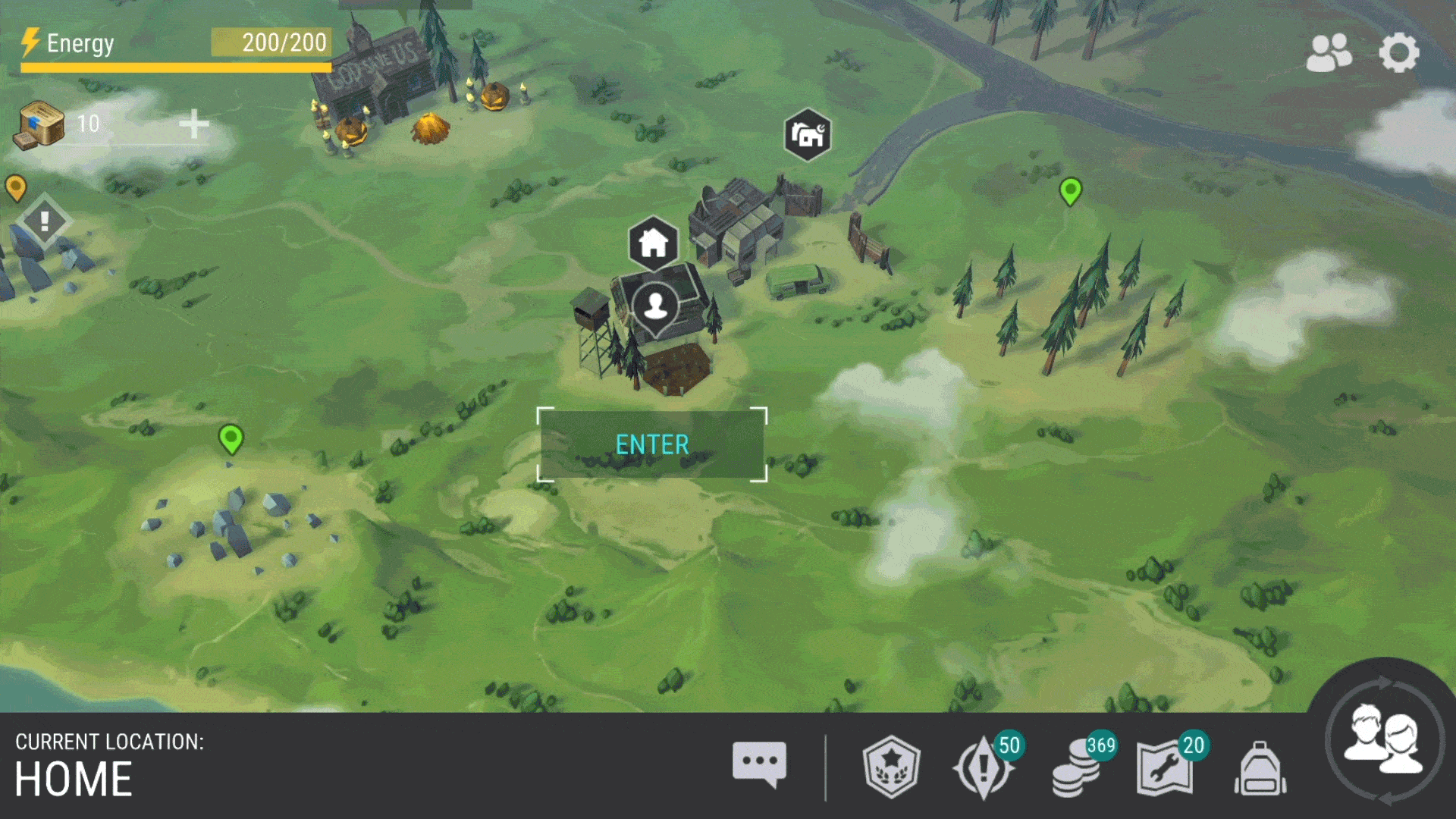Select the exclamation diamond event marker

[45, 221]
